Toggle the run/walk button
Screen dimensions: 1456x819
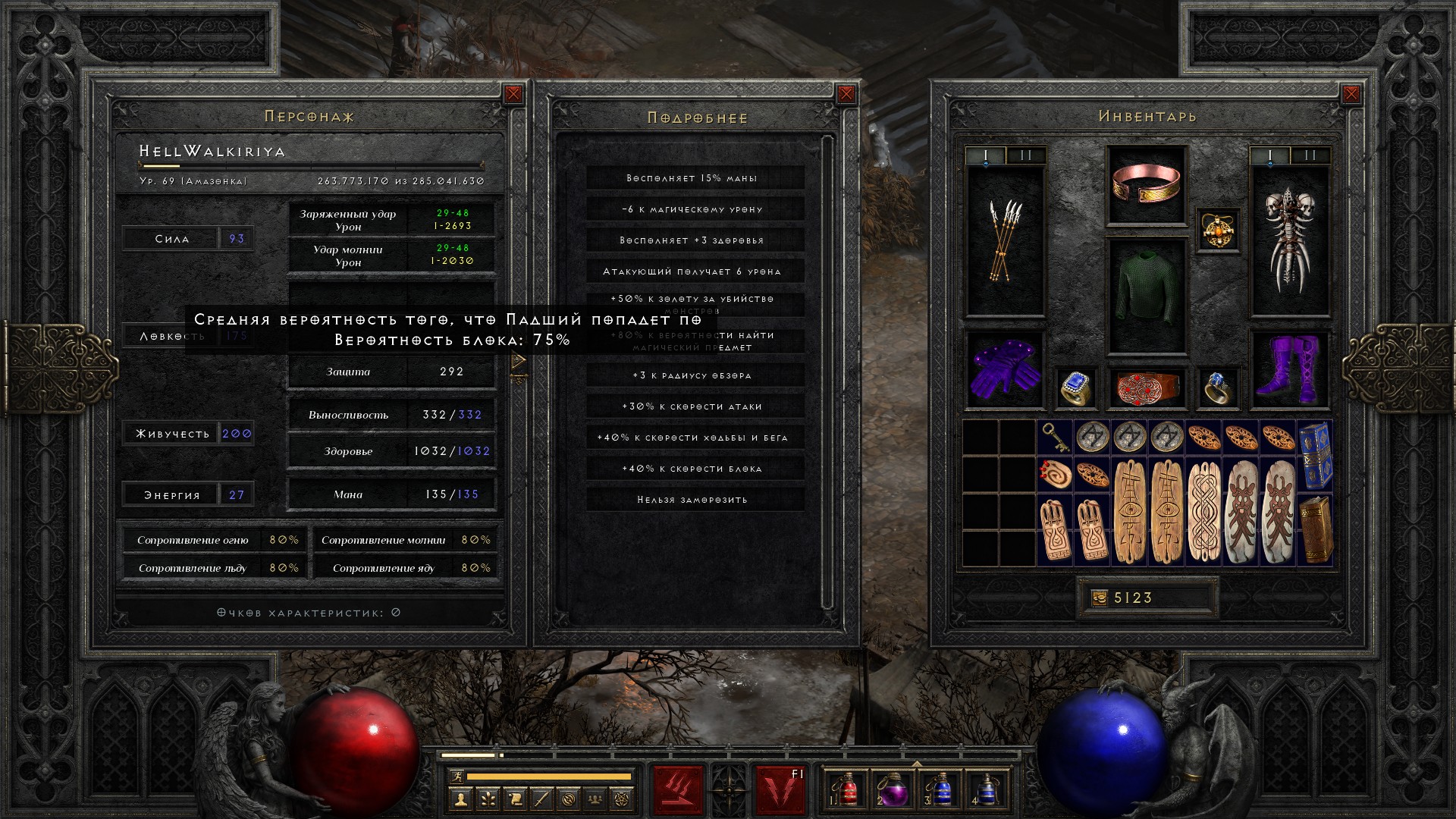(x=455, y=777)
